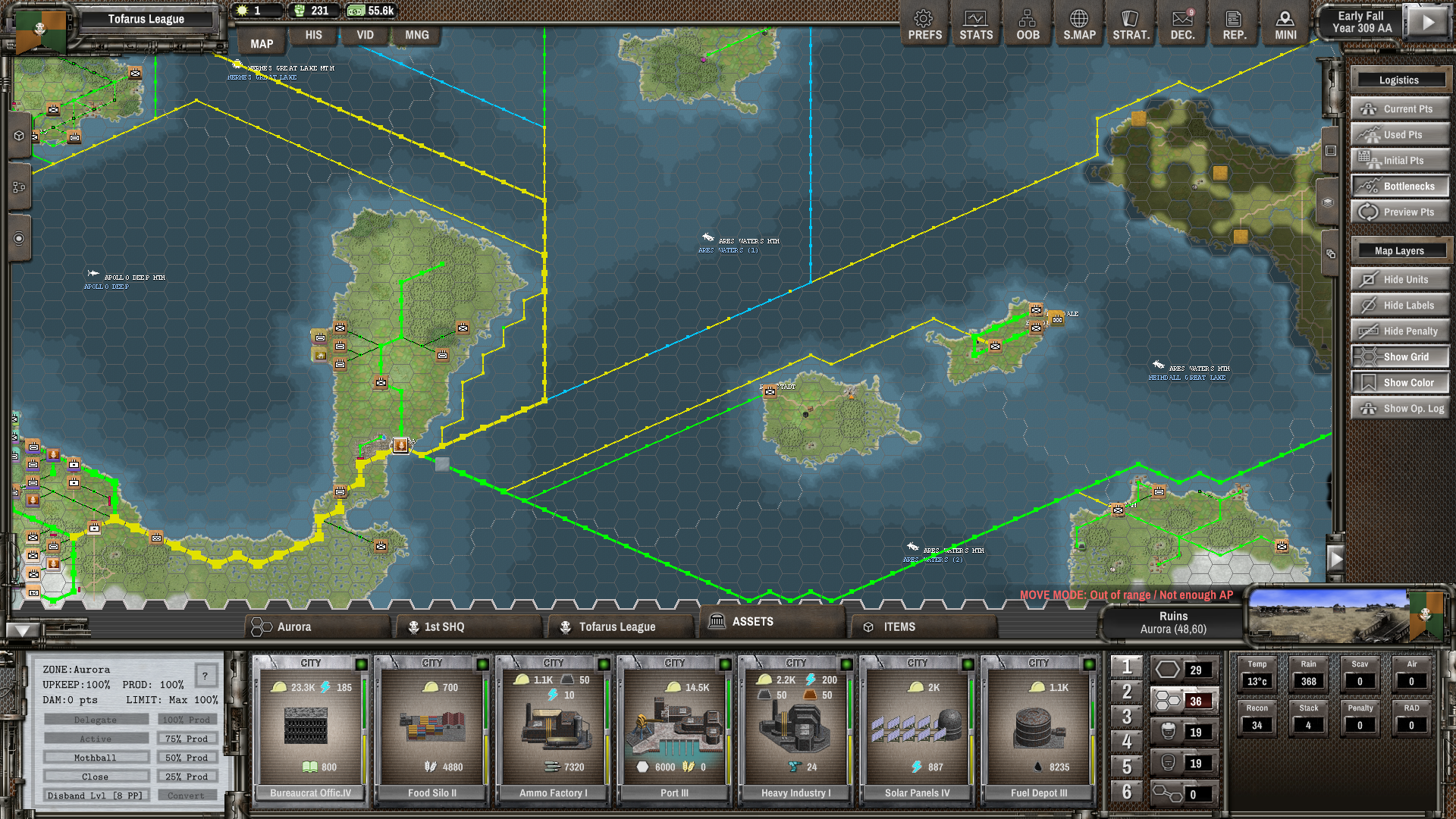This screenshot has height=819, width=1456.
Task: Toggle Show Grid on the map
Action: [1399, 356]
